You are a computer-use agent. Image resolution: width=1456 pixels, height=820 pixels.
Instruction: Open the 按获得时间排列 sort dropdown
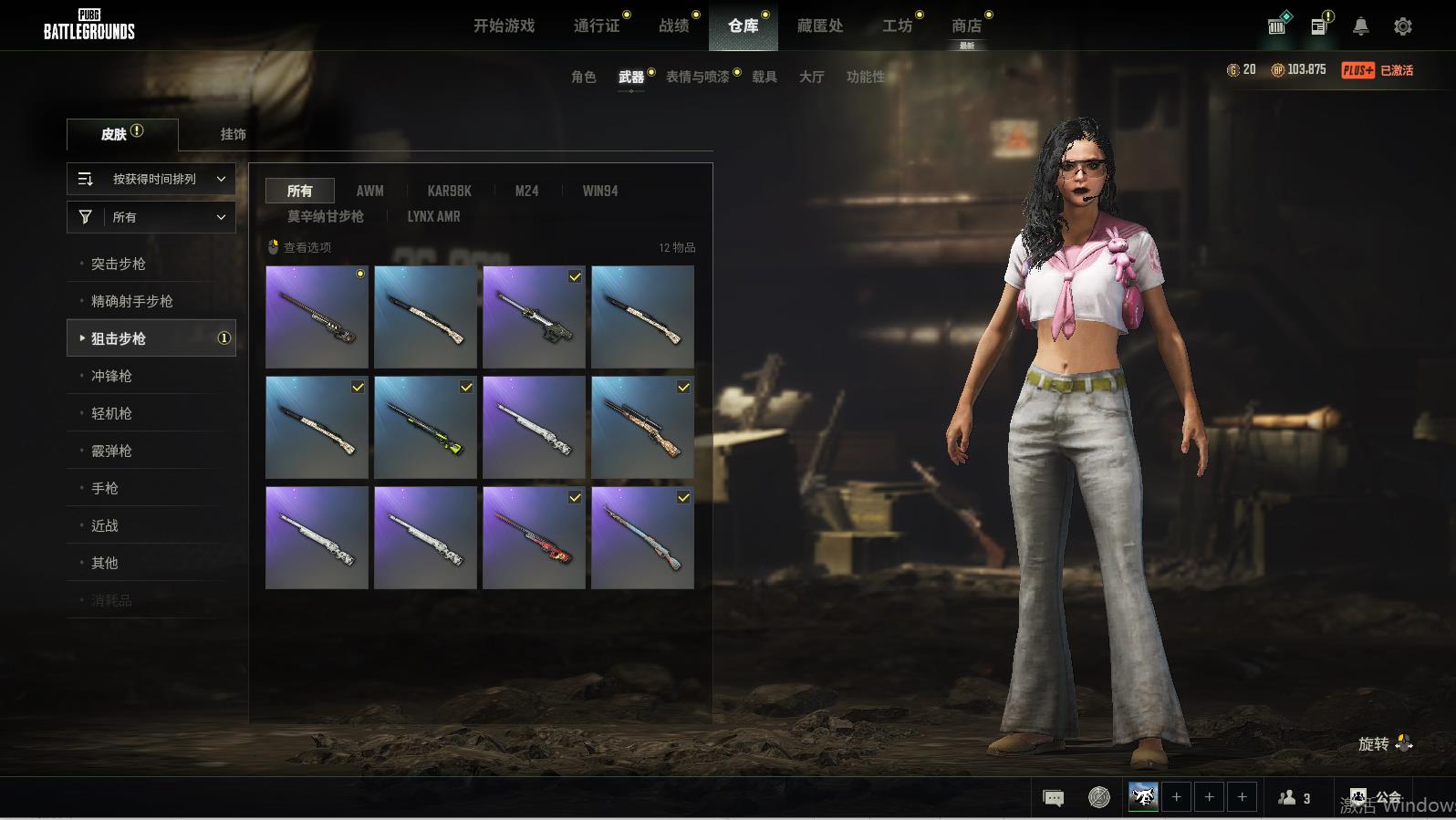[151, 179]
